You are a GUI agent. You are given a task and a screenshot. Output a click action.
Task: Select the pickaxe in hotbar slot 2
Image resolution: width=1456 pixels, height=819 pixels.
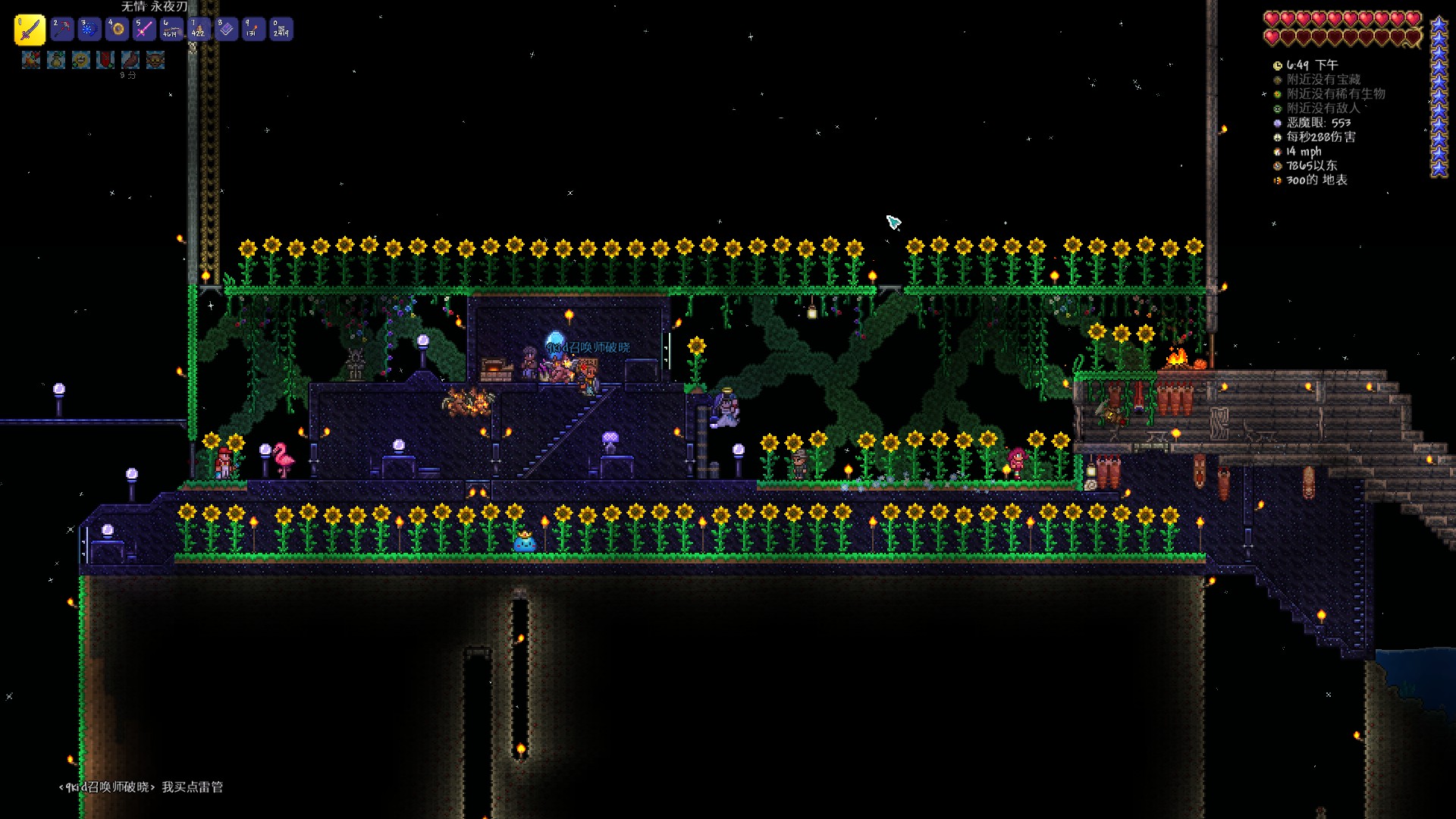pyautogui.click(x=62, y=30)
